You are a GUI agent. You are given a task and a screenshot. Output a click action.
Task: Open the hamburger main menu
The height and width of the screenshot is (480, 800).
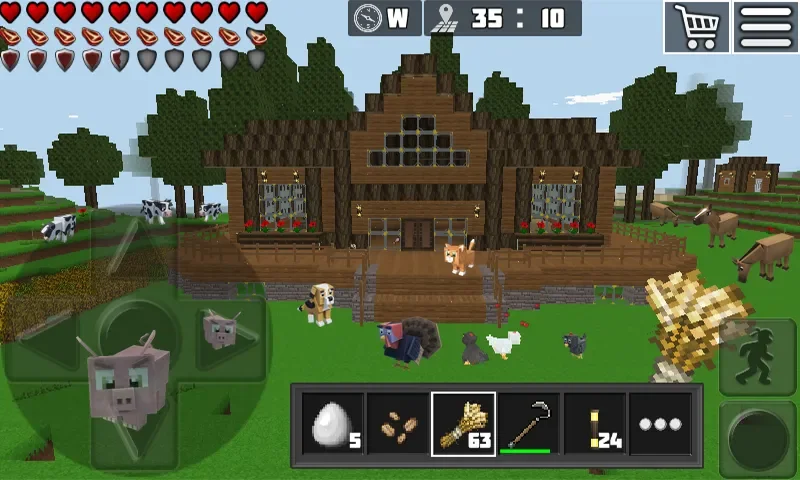(x=766, y=26)
